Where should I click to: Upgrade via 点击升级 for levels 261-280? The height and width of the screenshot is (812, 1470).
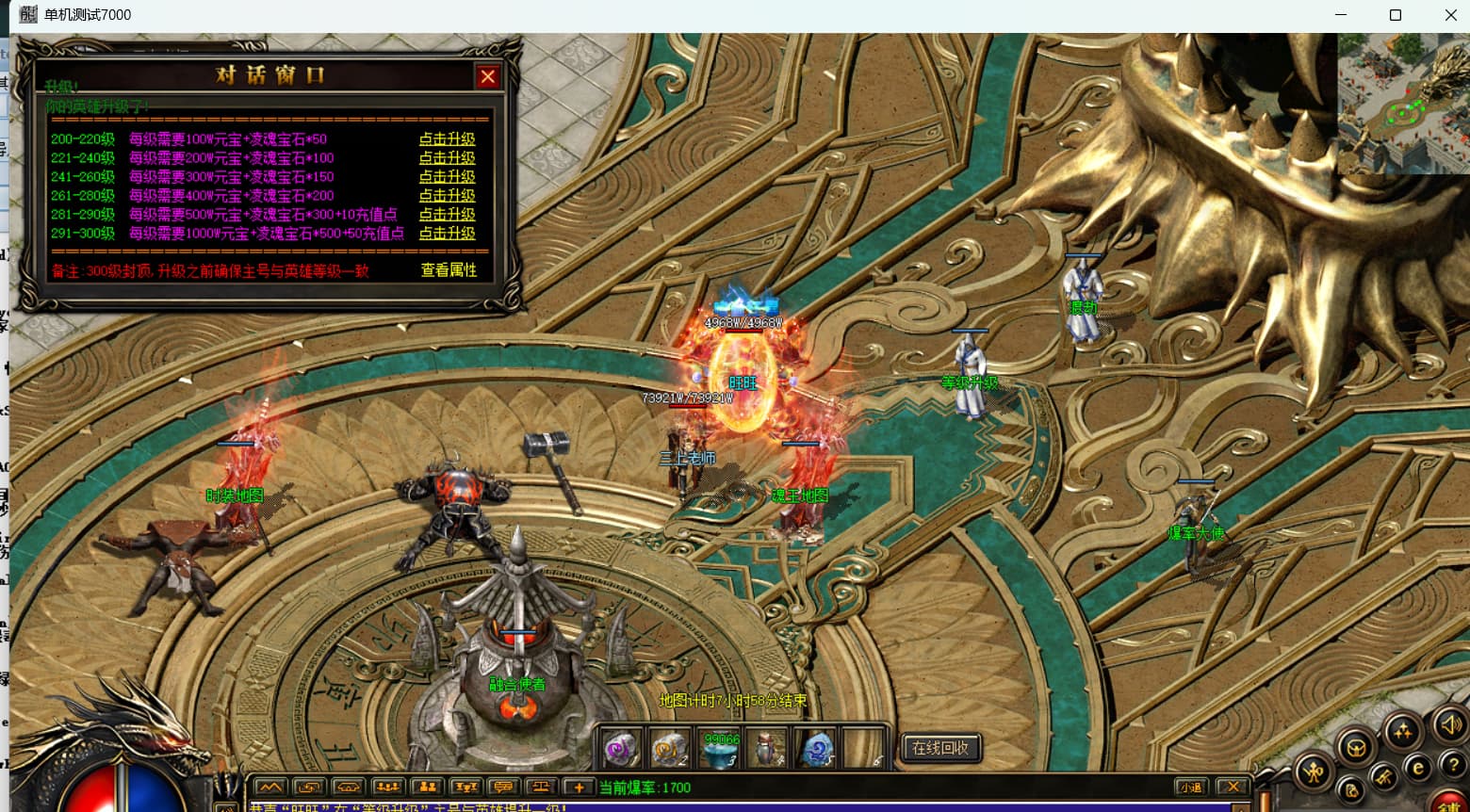point(447,196)
